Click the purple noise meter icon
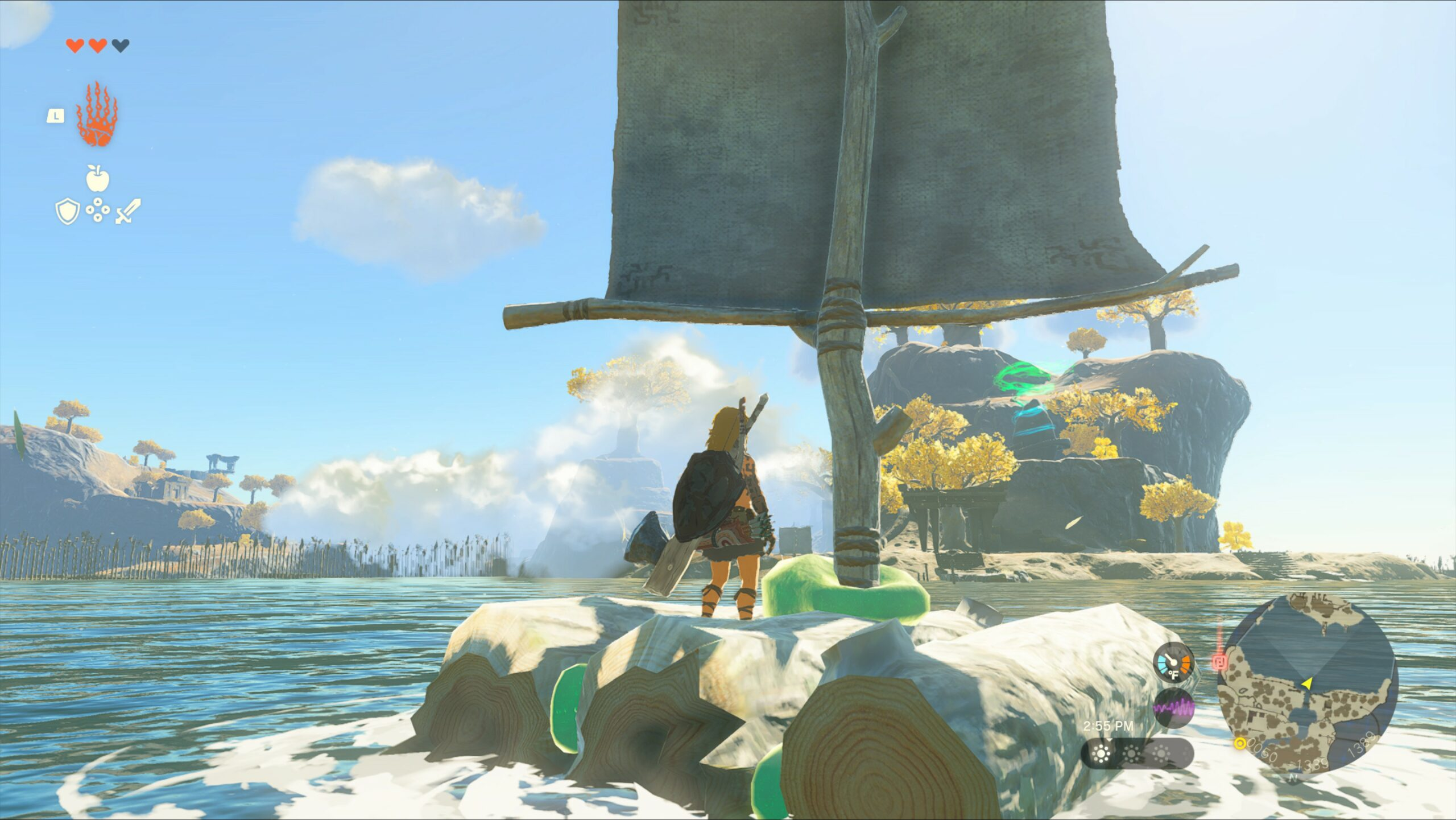This screenshot has height=820, width=1456. [x=1173, y=708]
